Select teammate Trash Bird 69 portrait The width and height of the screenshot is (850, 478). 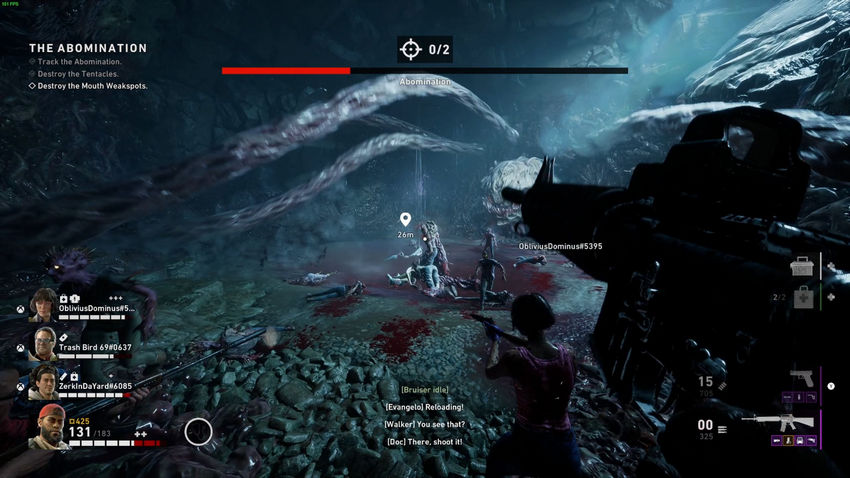(x=43, y=343)
